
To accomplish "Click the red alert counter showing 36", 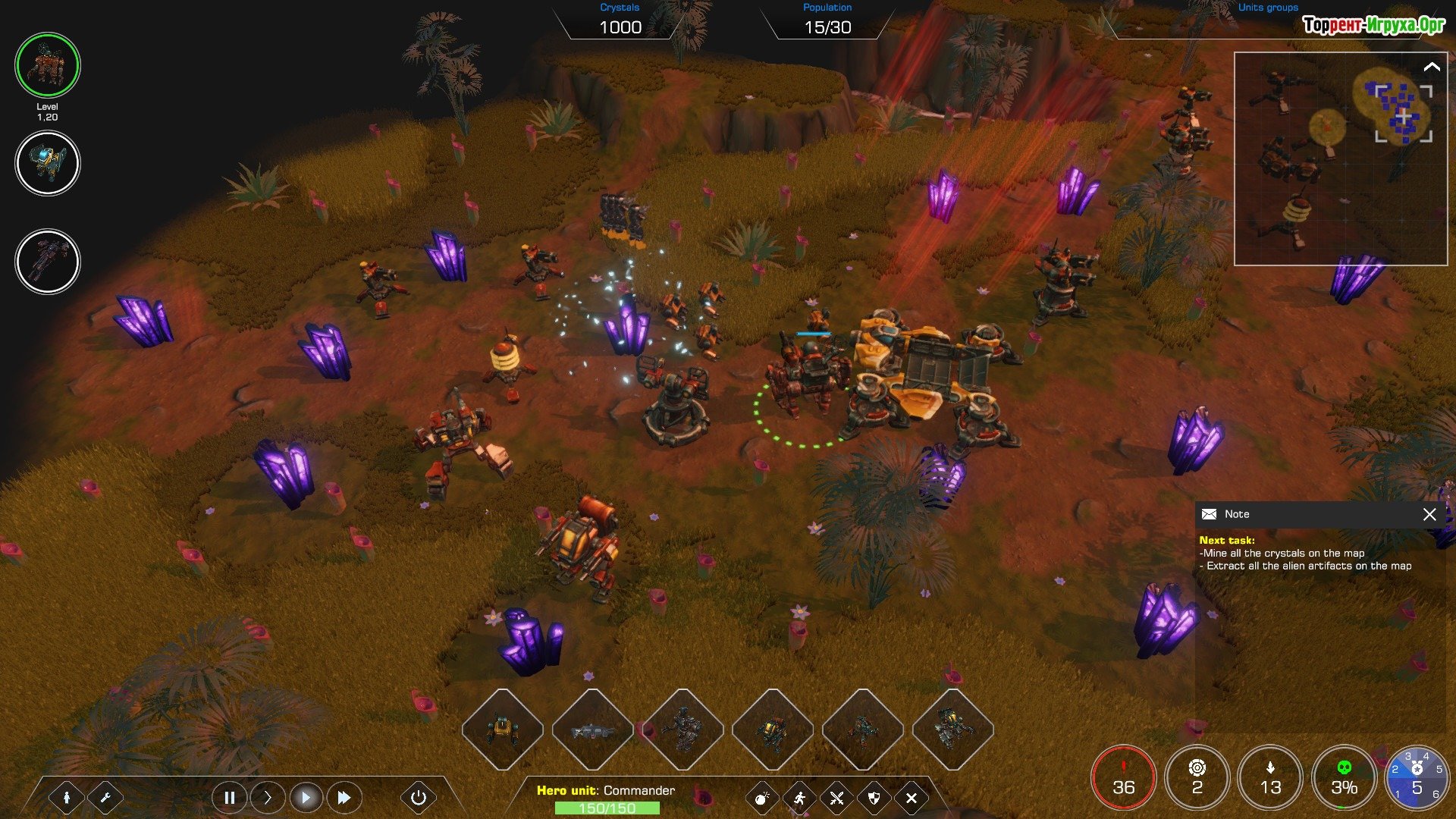I will pos(1123,778).
